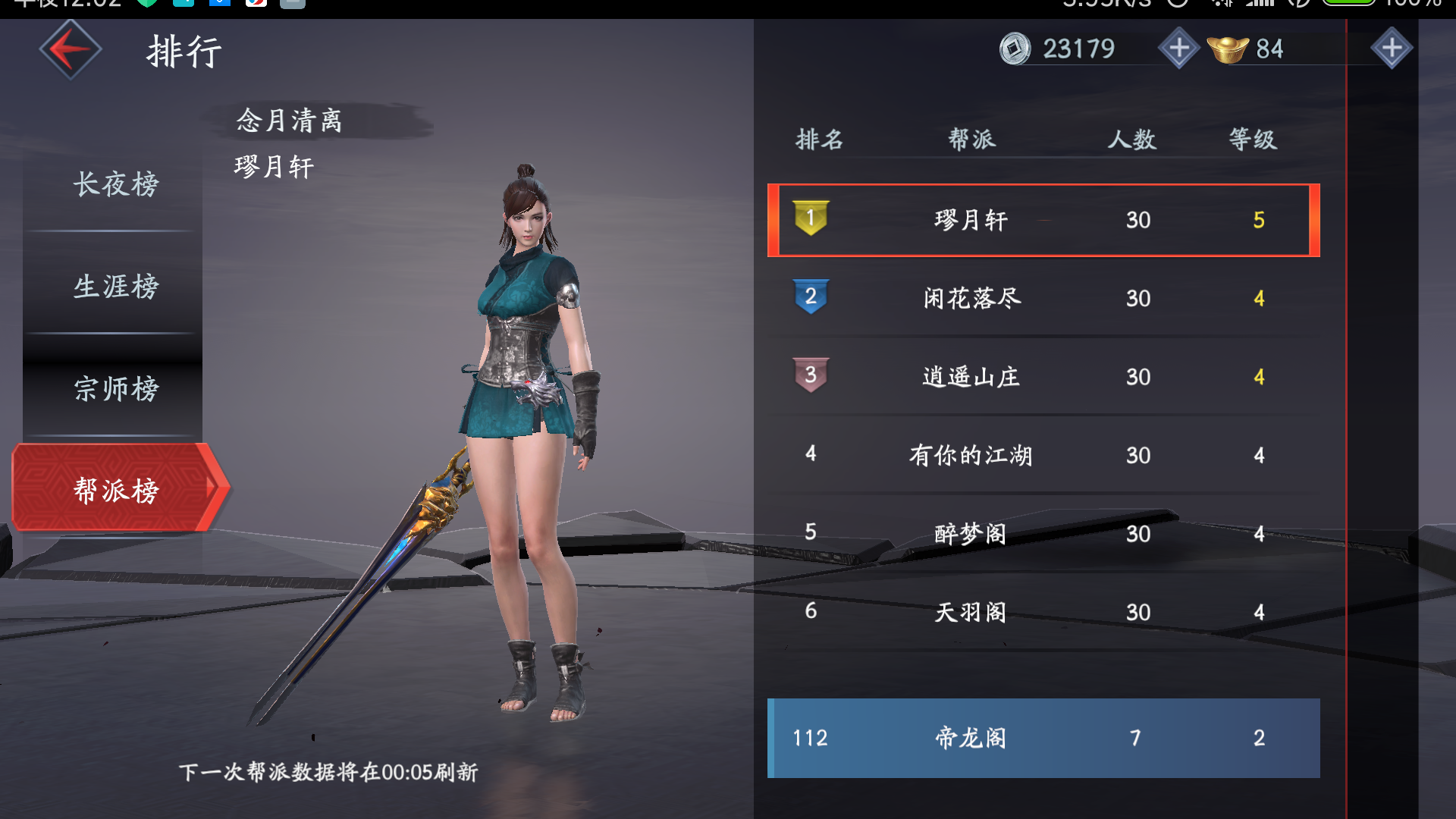Click the copper coin currency icon
Image resolution: width=1456 pixels, height=819 pixels.
click(x=1016, y=49)
